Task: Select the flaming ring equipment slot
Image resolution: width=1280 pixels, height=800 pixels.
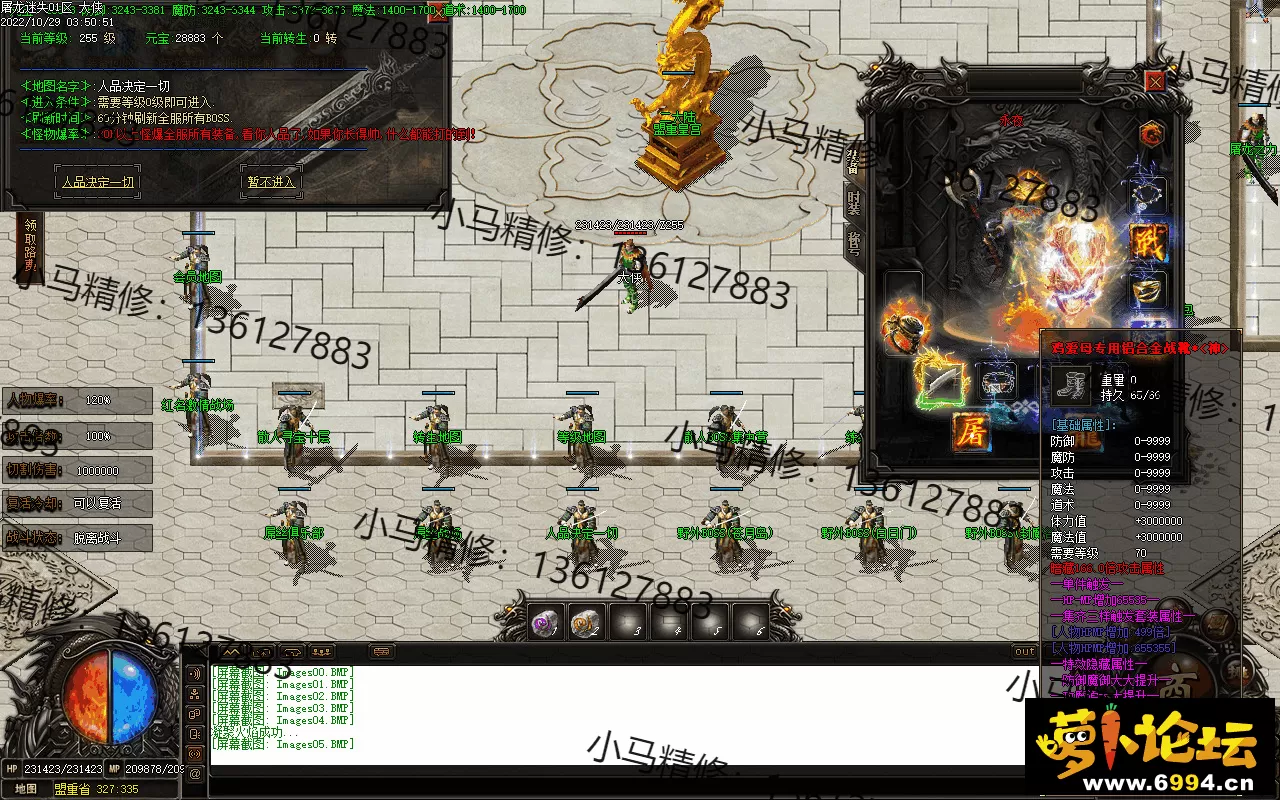Action: (903, 327)
